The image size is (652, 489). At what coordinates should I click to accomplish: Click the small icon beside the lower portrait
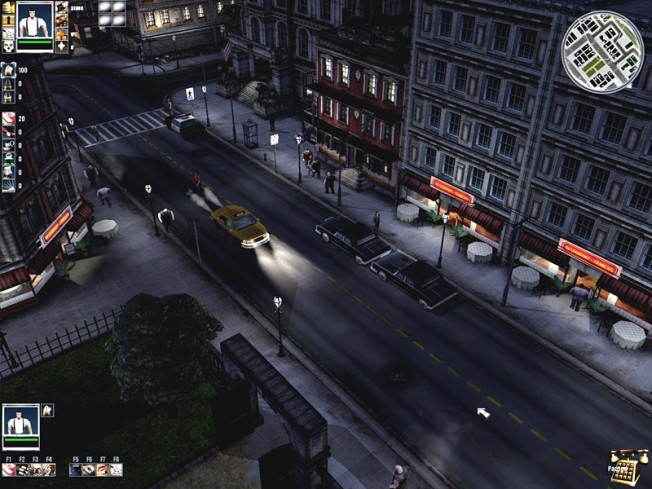[47, 410]
